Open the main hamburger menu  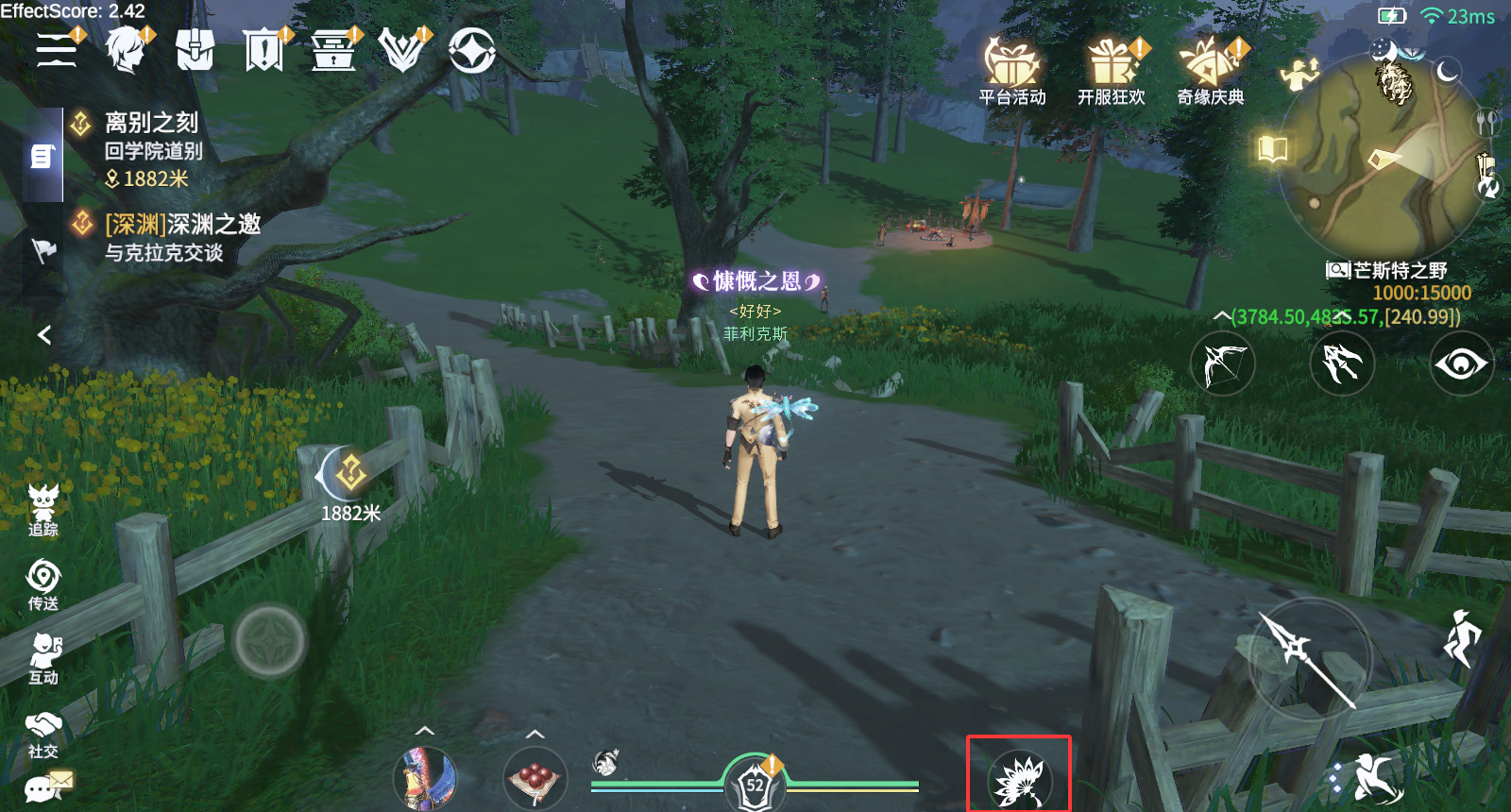(55, 49)
